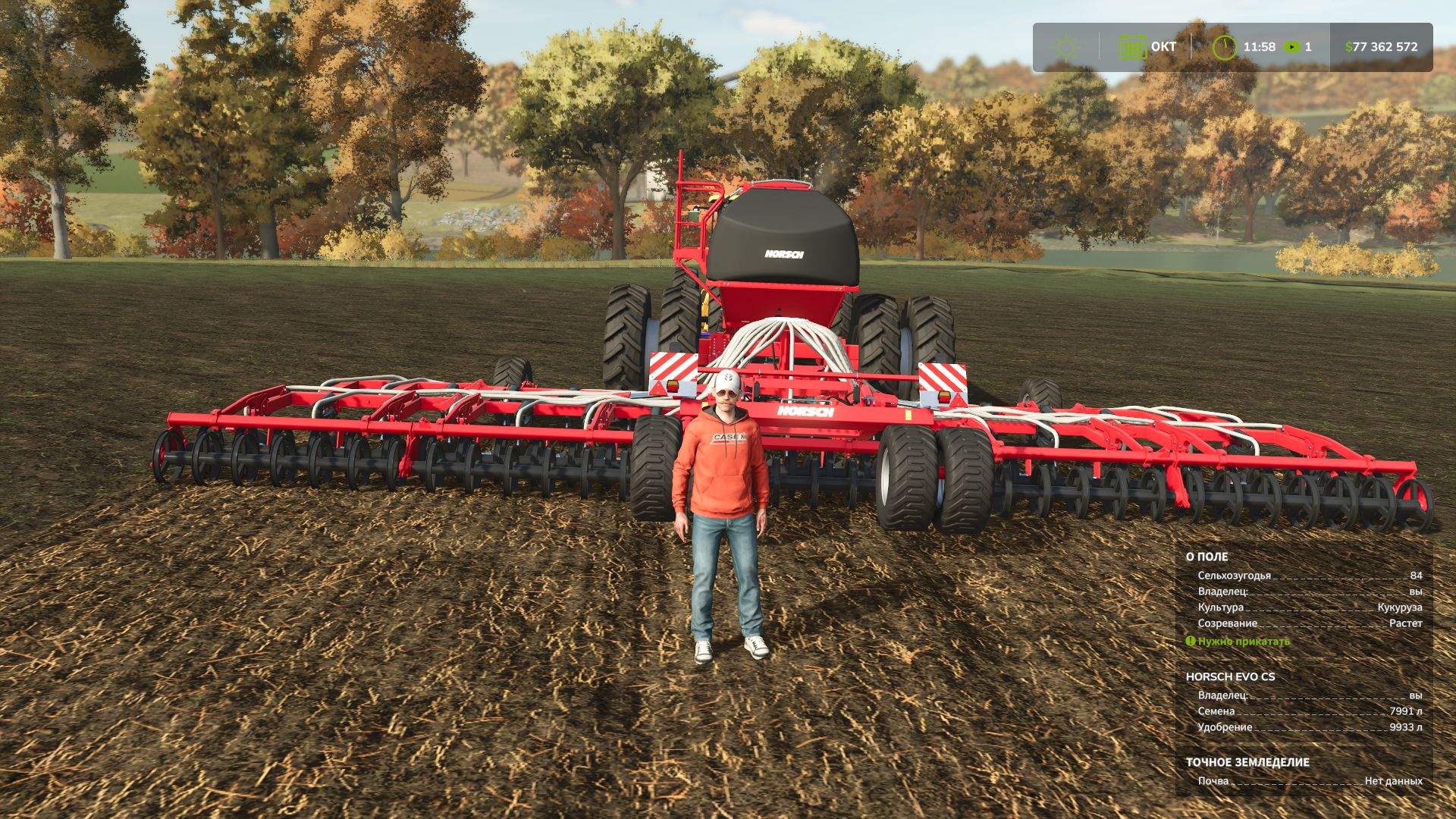Click the clock icon next to 11:58
This screenshot has height=819, width=1456.
point(1225,45)
